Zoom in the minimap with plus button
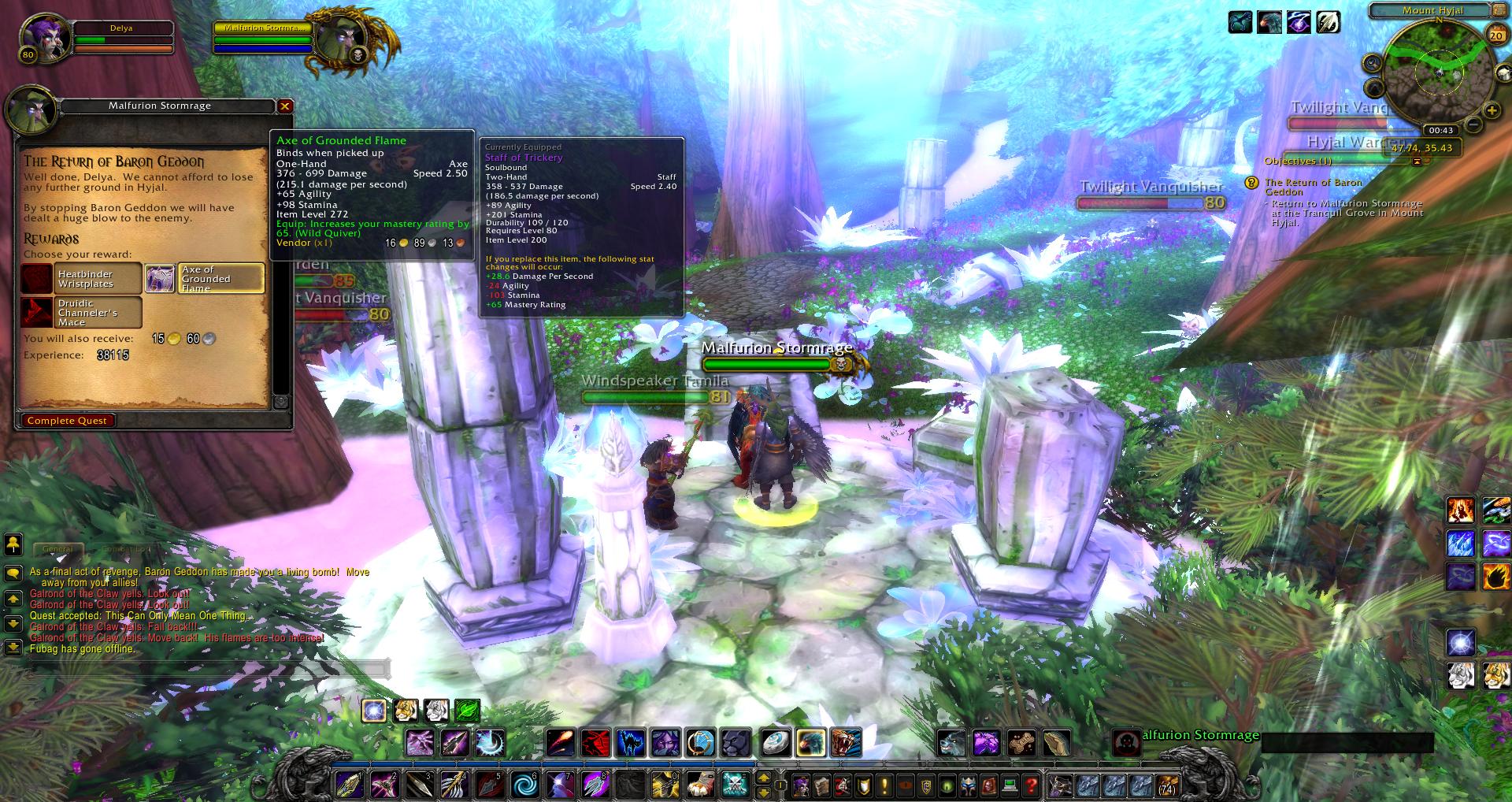The image size is (1512, 802). 1492,111
